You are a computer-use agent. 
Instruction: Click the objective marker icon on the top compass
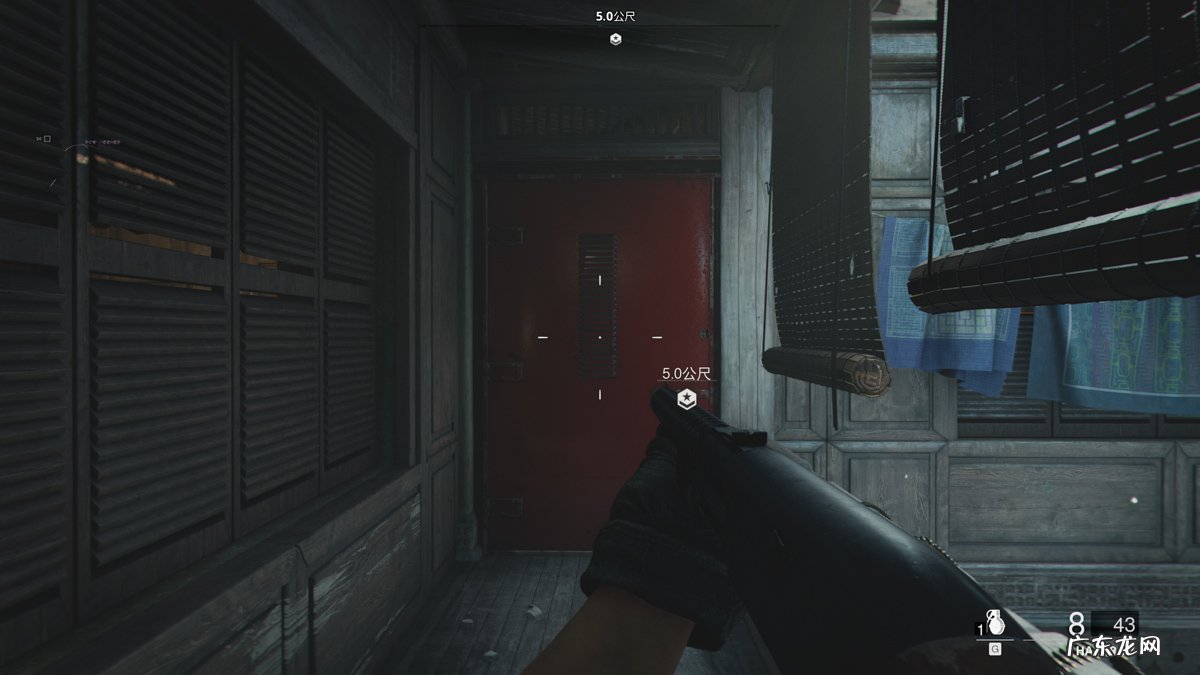click(616, 39)
